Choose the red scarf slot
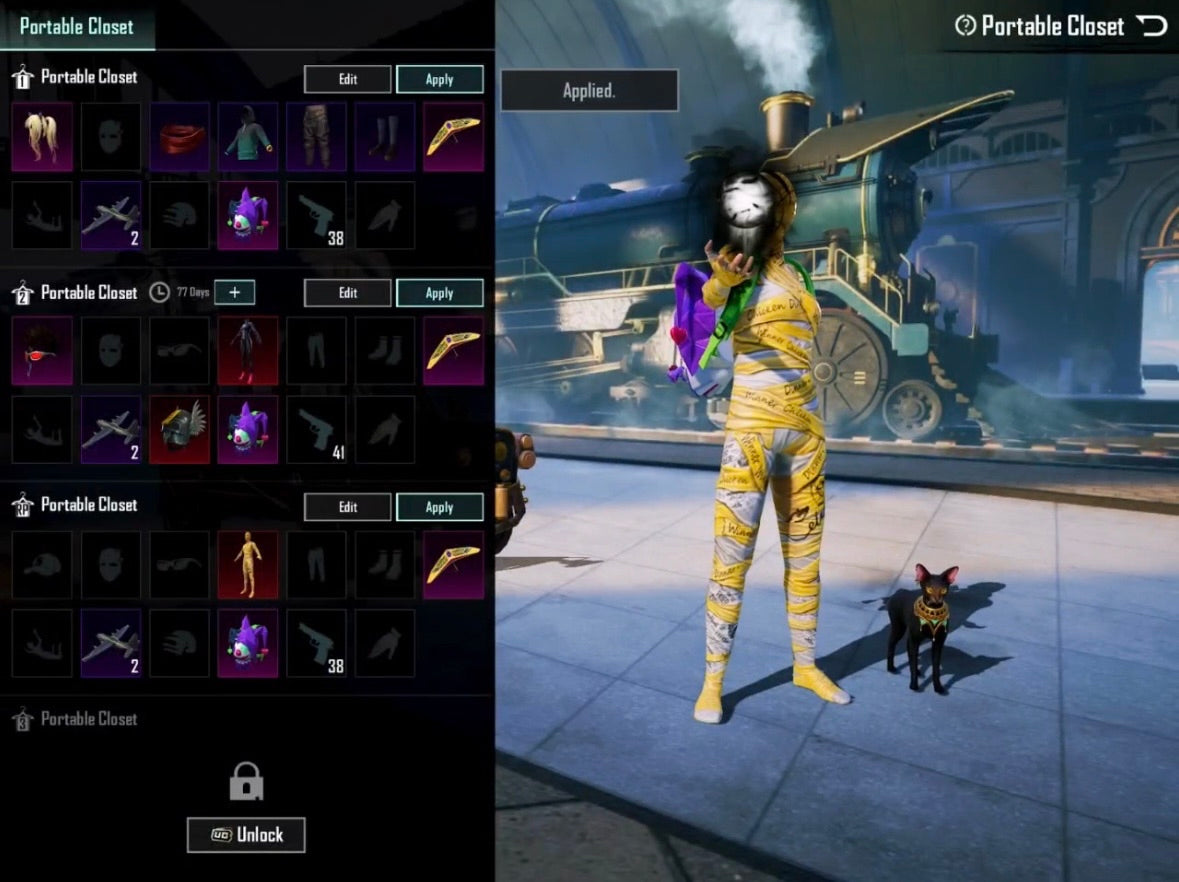The width and height of the screenshot is (1179, 882). pos(180,136)
